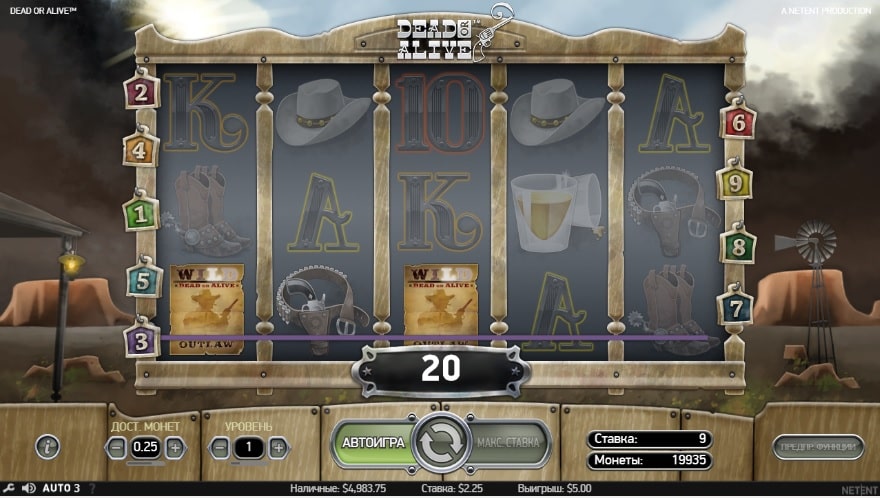Select the AUTO 3 autoplay option
Image resolution: width=880 pixels, height=498 pixels.
pyautogui.click(x=62, y=488)
